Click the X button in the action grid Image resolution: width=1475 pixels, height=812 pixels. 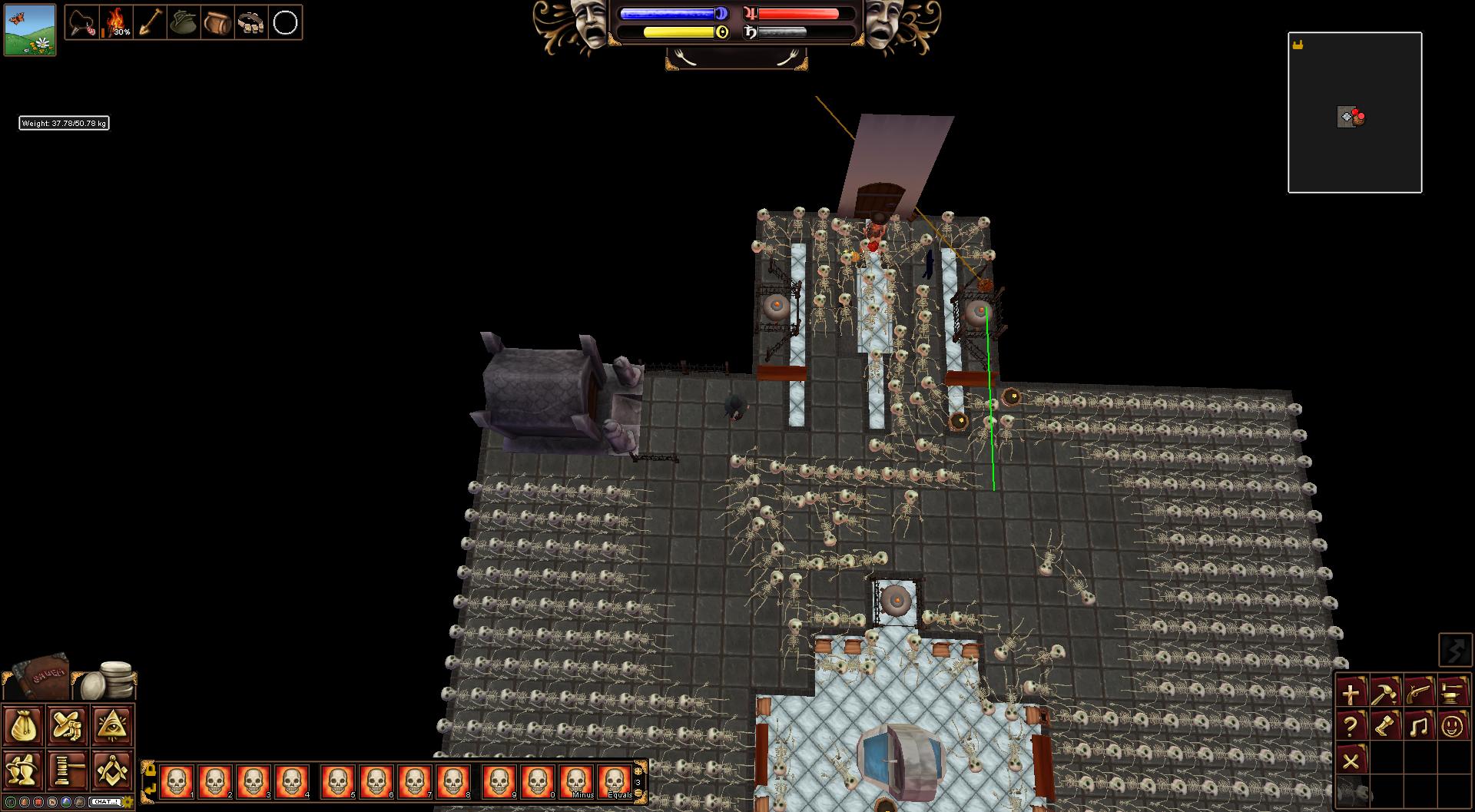1351,761
